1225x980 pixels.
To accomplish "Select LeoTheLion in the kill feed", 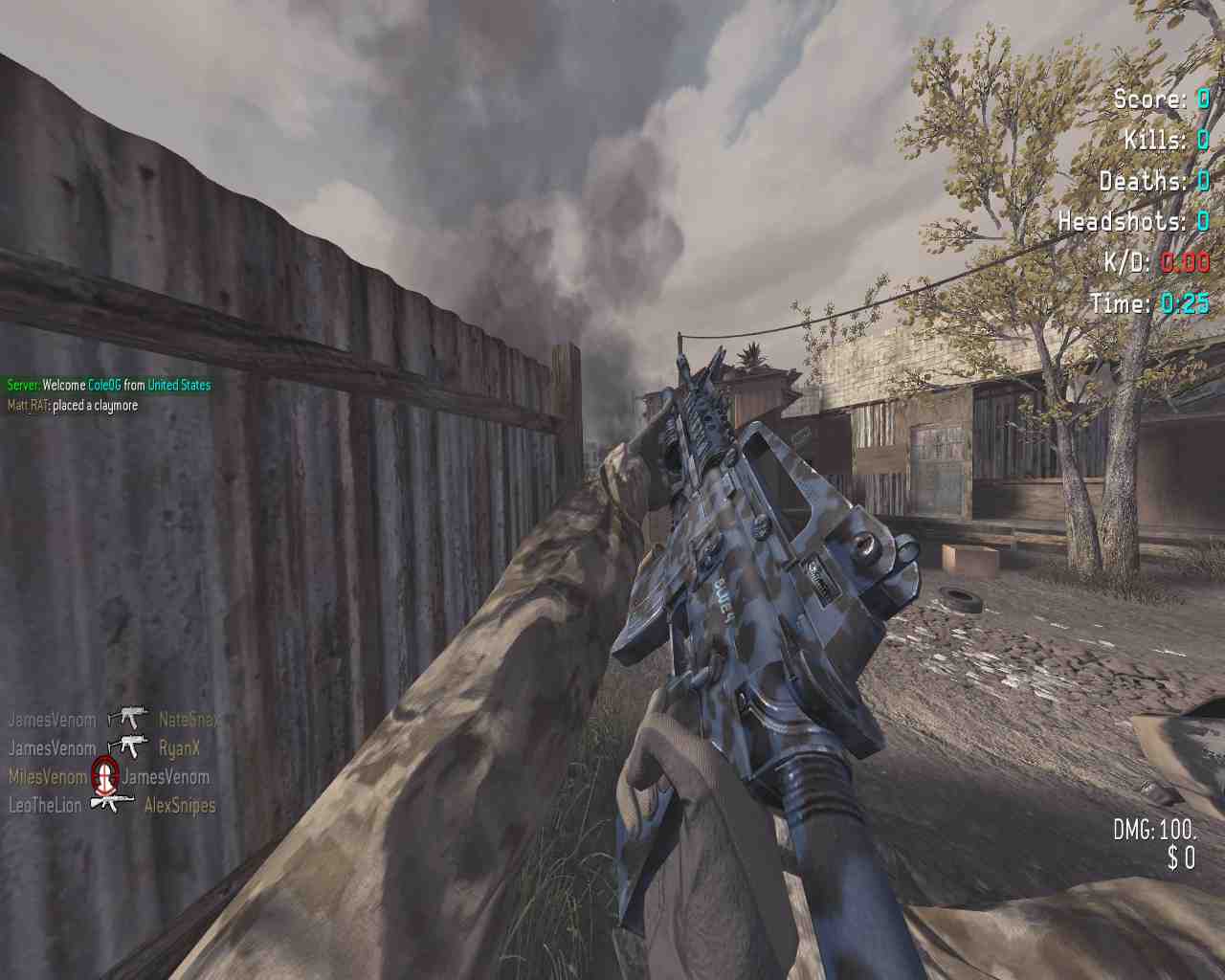I will pos(45,806).
